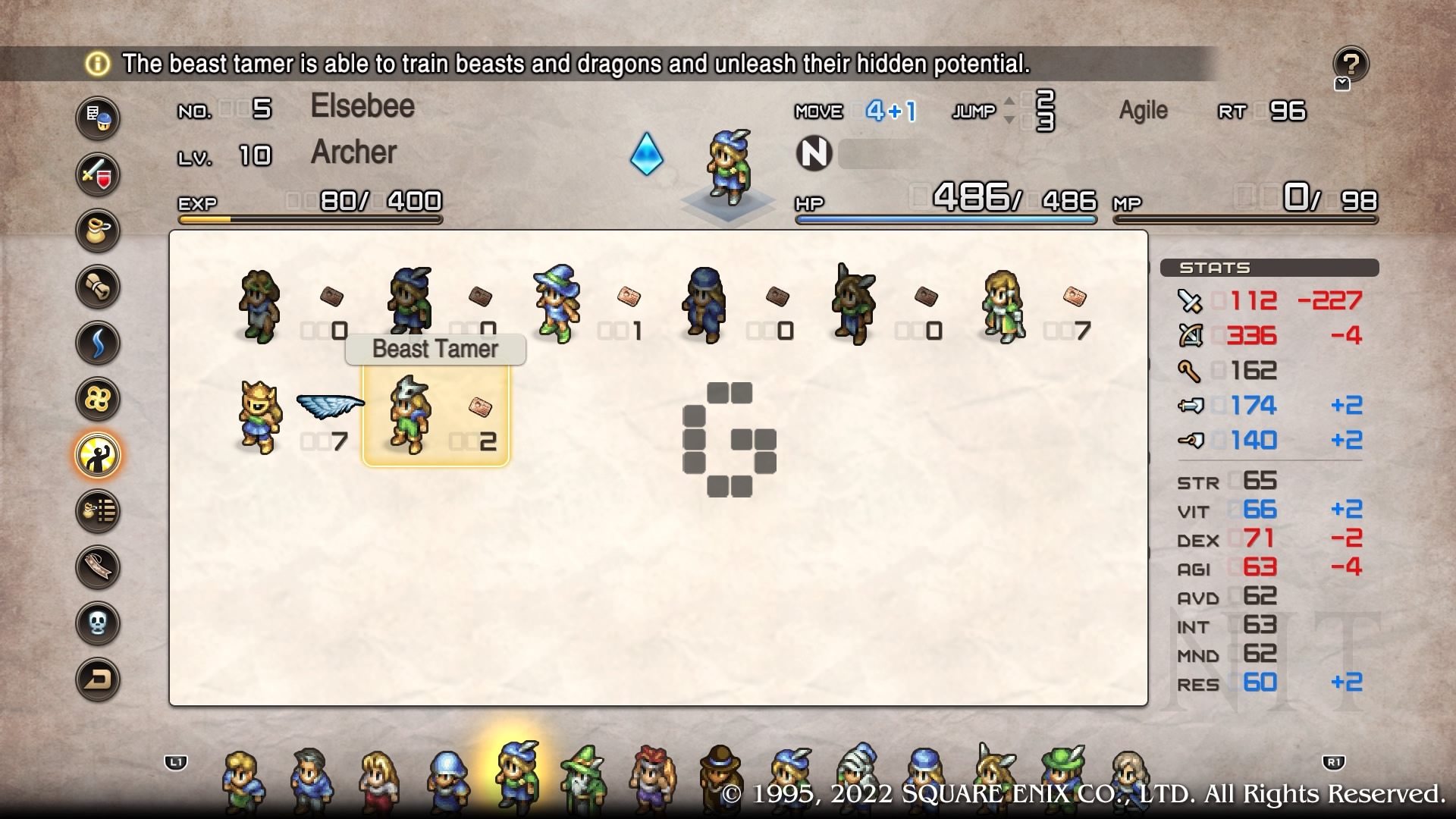The width and height of the screenshot is (1456, 819).
Task: Open the glowing class change sidebar icon
Action: point(98,456)
